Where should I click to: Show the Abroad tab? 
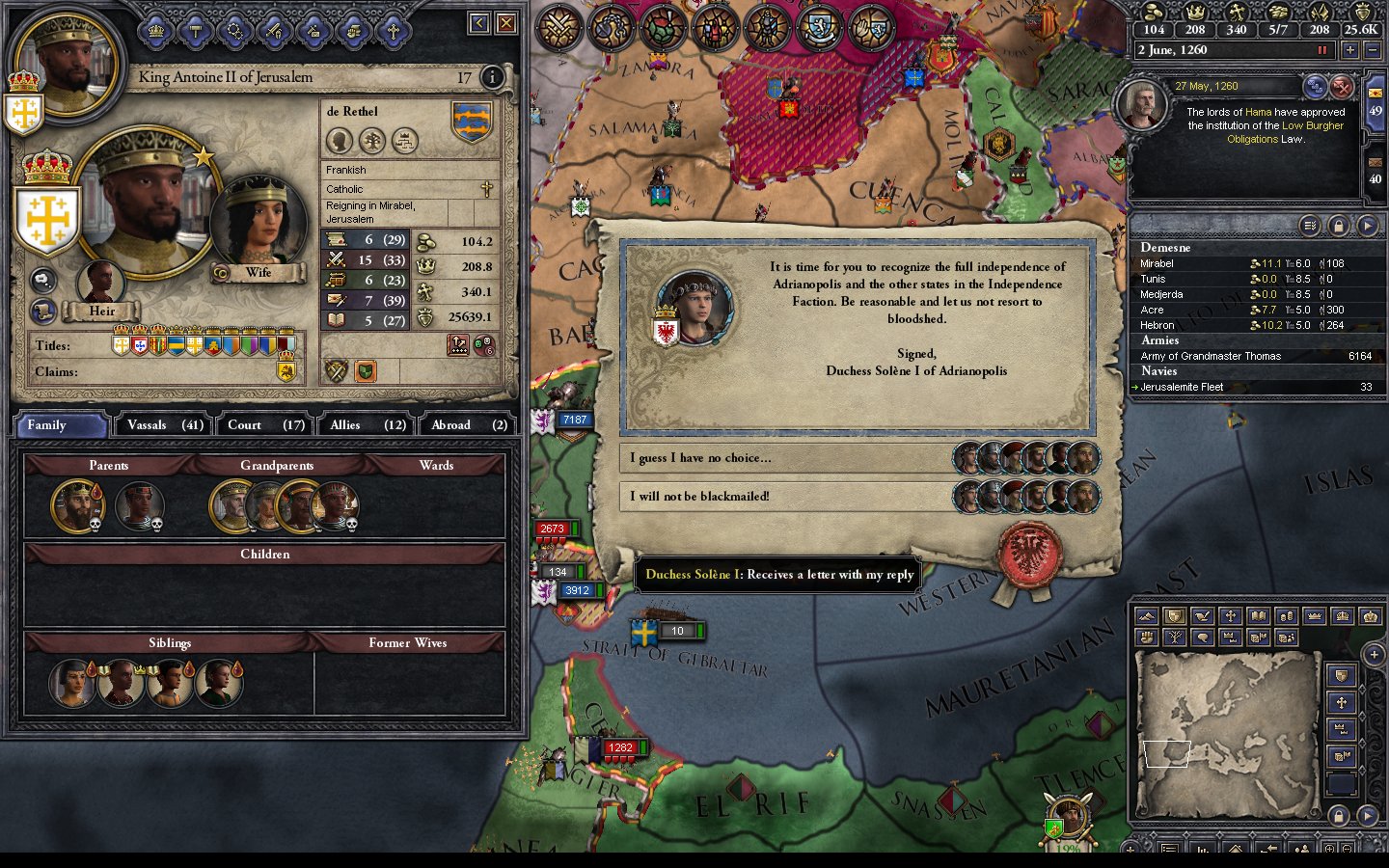point(470,425)
